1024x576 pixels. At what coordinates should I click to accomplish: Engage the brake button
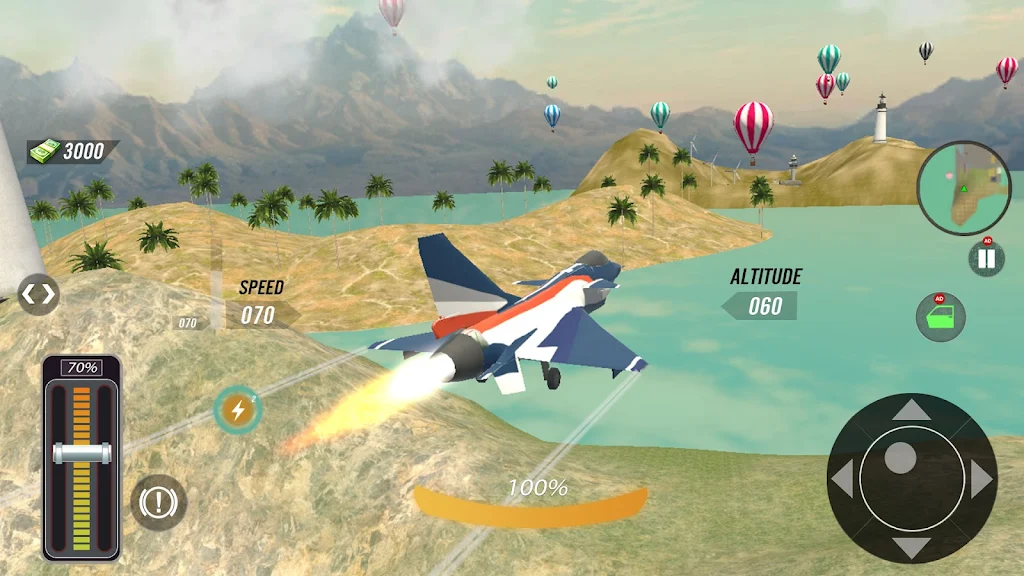point(158,501)
